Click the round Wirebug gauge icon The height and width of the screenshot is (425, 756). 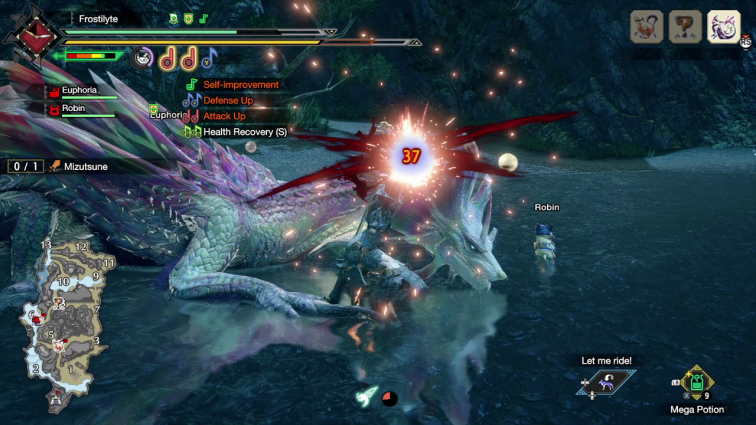144,57
